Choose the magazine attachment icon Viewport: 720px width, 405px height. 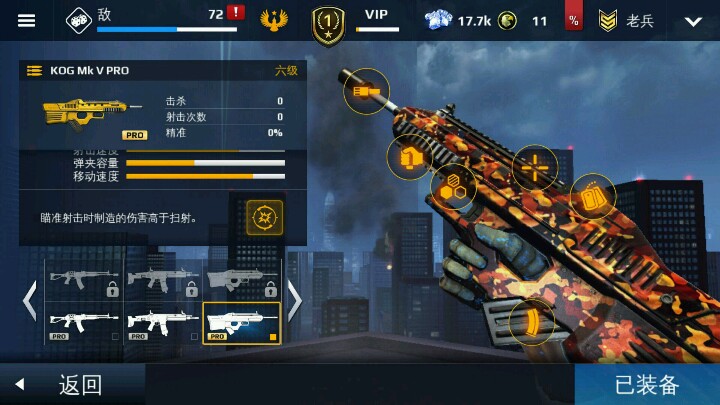point(592,197)
